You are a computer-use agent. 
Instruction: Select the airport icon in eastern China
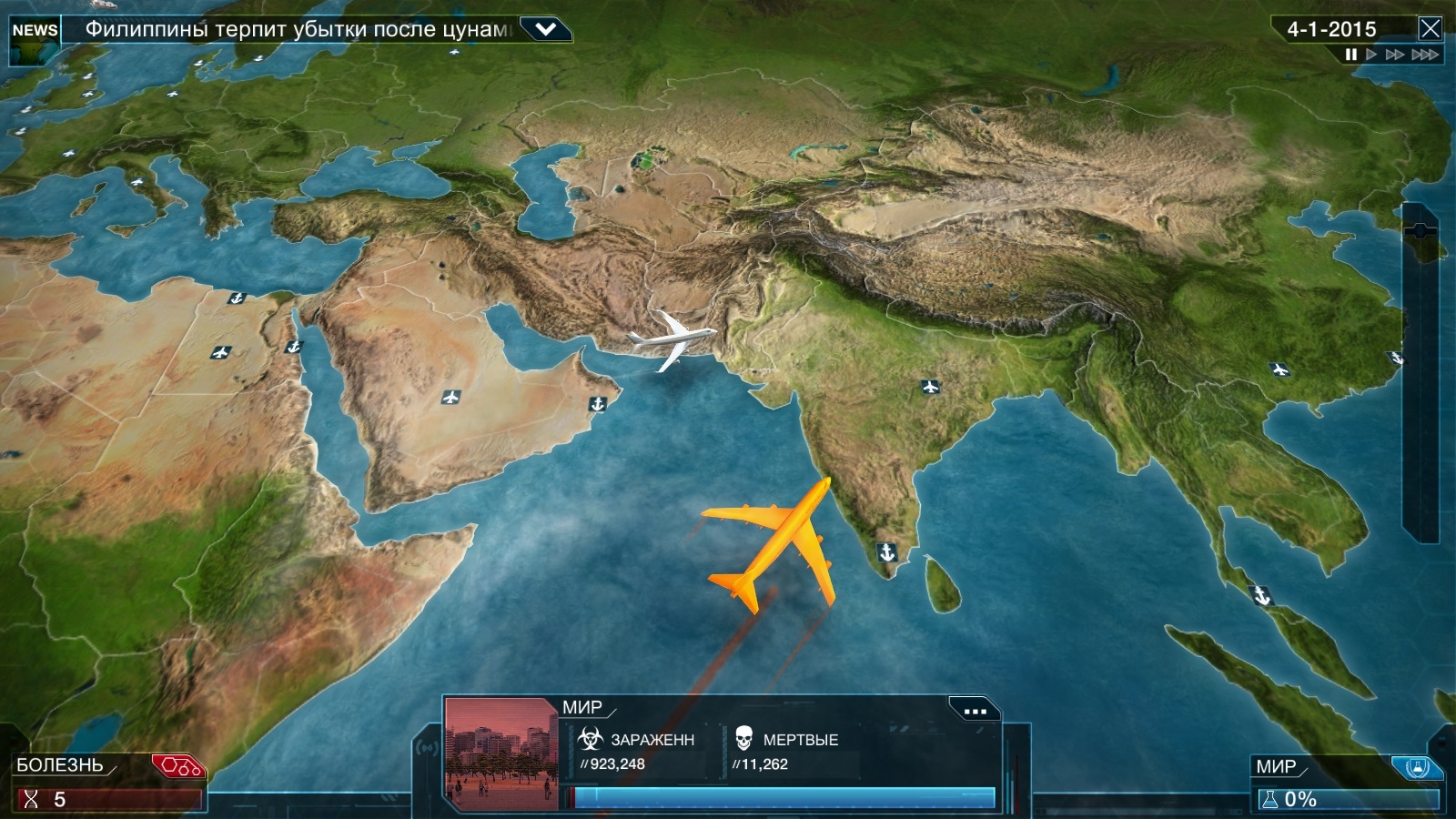point(1279,369)
